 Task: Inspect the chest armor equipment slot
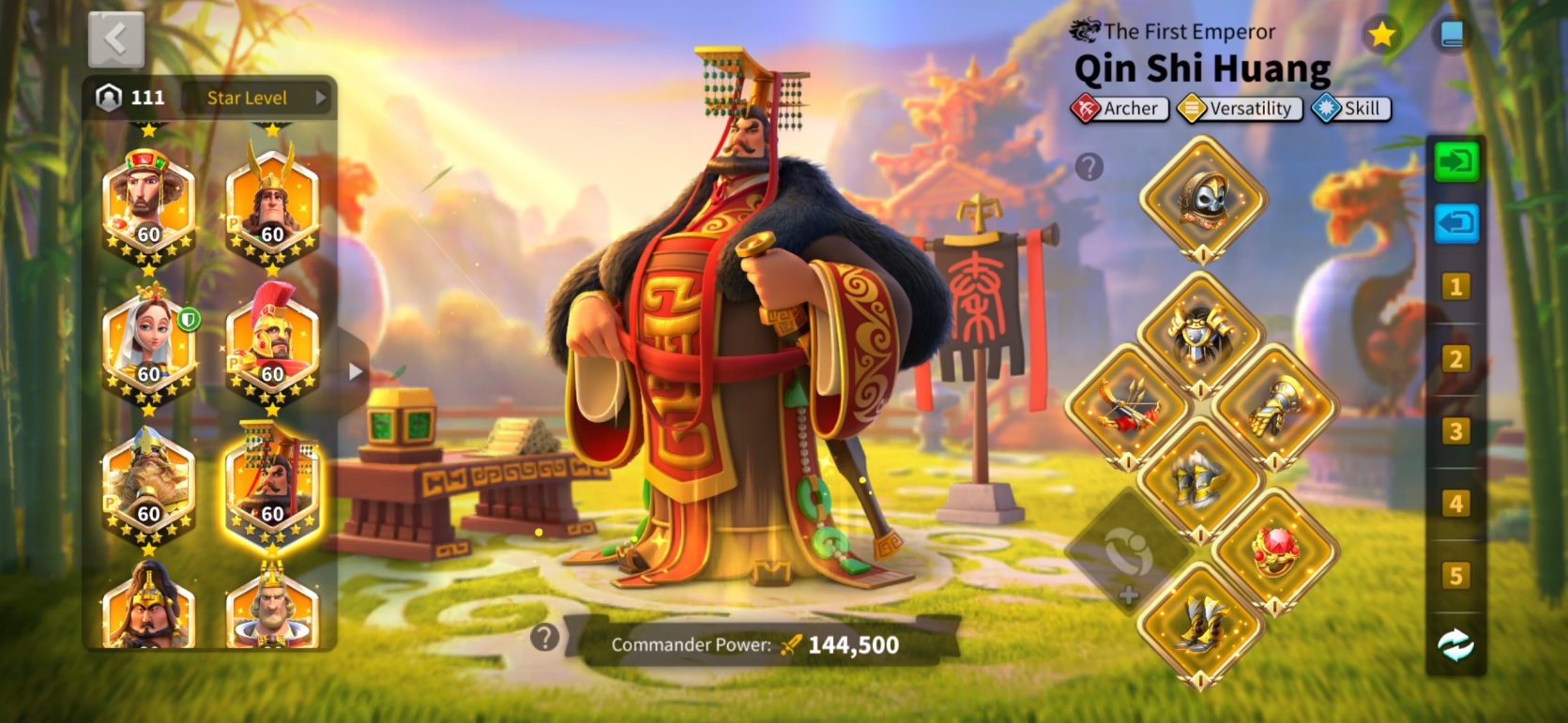(1200, 333)
